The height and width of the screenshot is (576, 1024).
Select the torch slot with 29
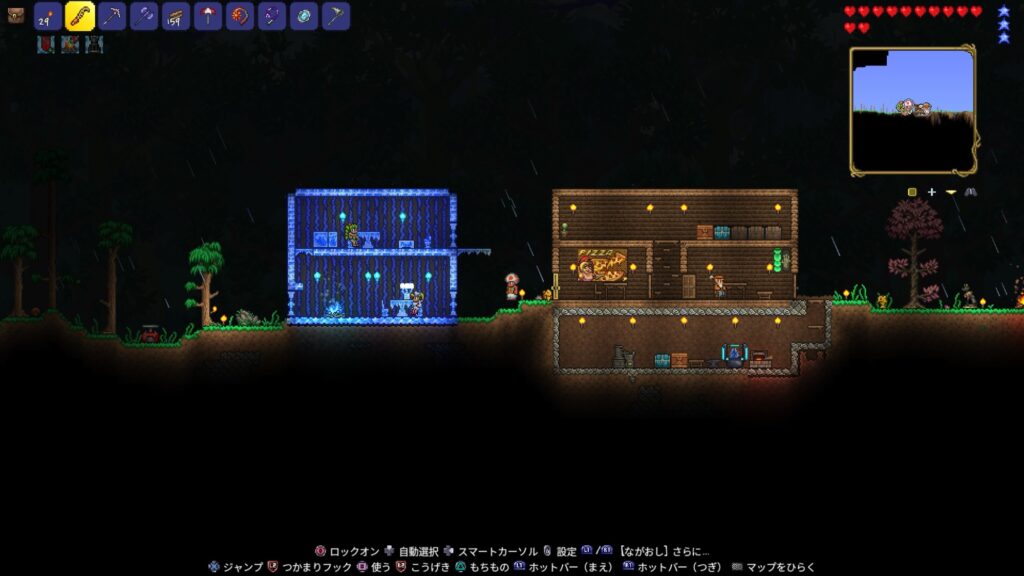pyautogui.click(x=48, y=16)
